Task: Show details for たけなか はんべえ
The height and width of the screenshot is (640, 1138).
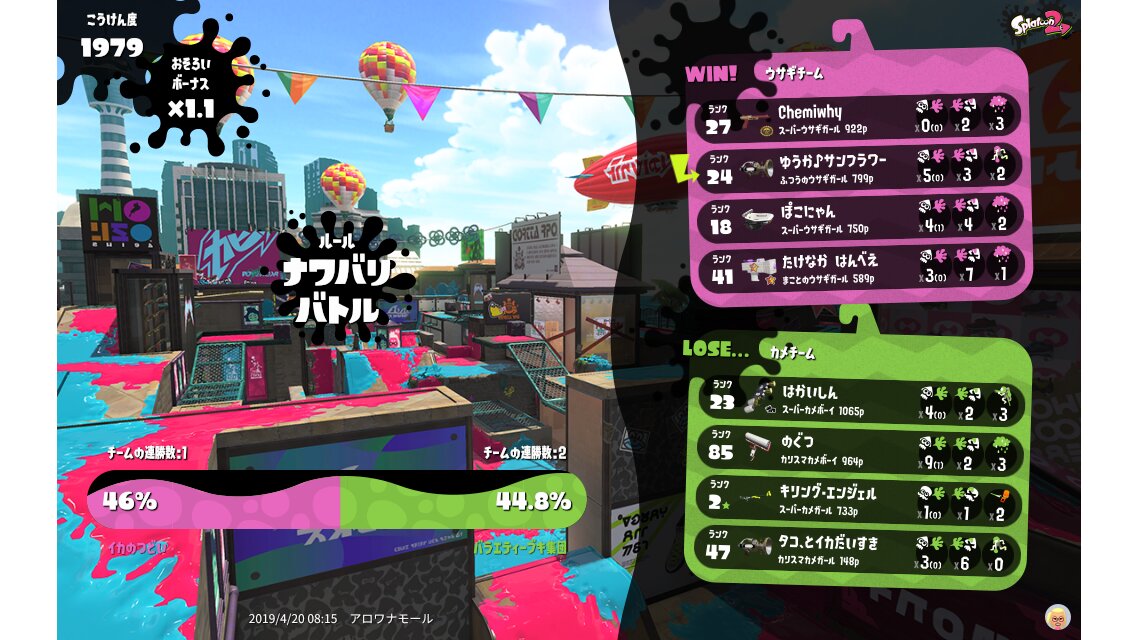Action: (x=860, y=267)
